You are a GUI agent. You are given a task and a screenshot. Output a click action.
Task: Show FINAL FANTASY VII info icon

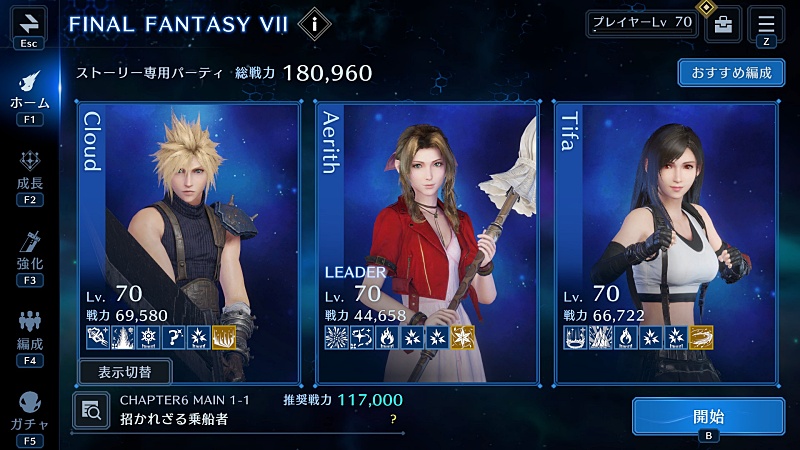315,22
